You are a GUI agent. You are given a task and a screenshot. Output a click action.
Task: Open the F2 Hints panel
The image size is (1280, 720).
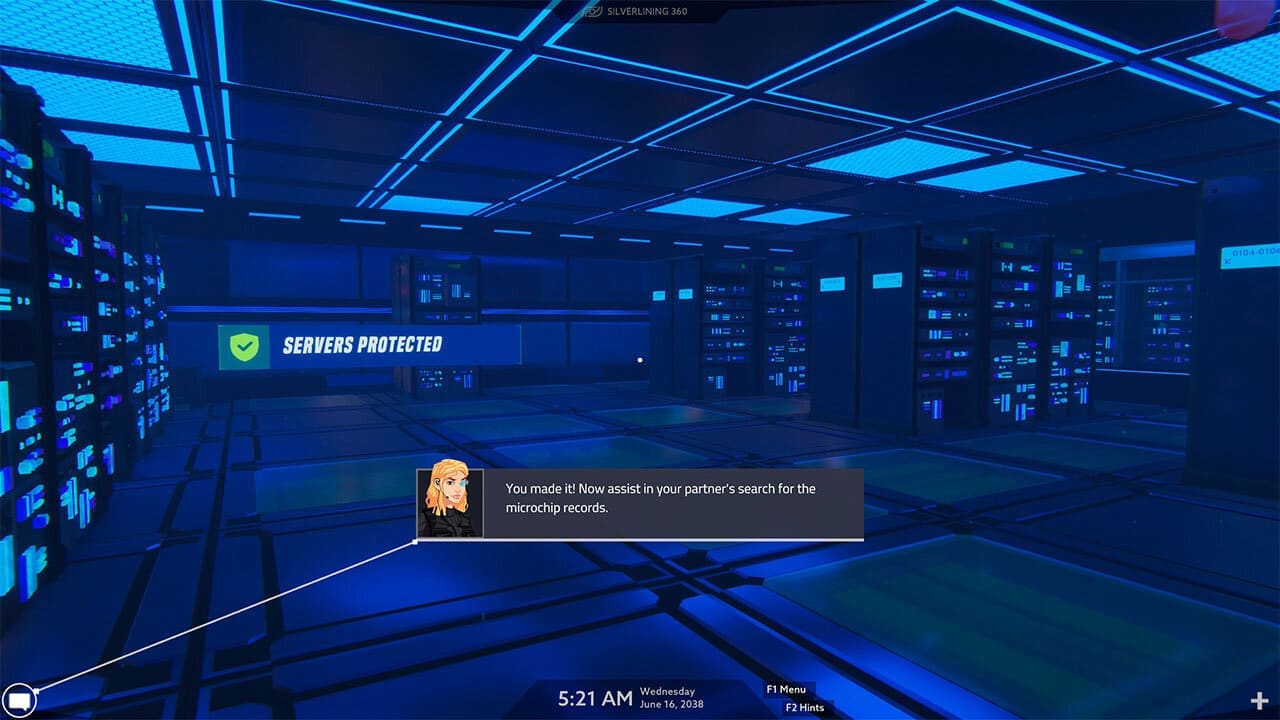click(x=804, y=707)
